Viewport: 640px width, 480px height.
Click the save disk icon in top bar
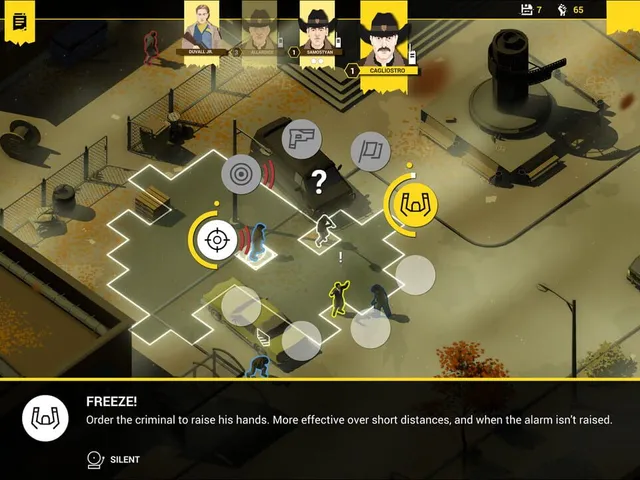528,10
